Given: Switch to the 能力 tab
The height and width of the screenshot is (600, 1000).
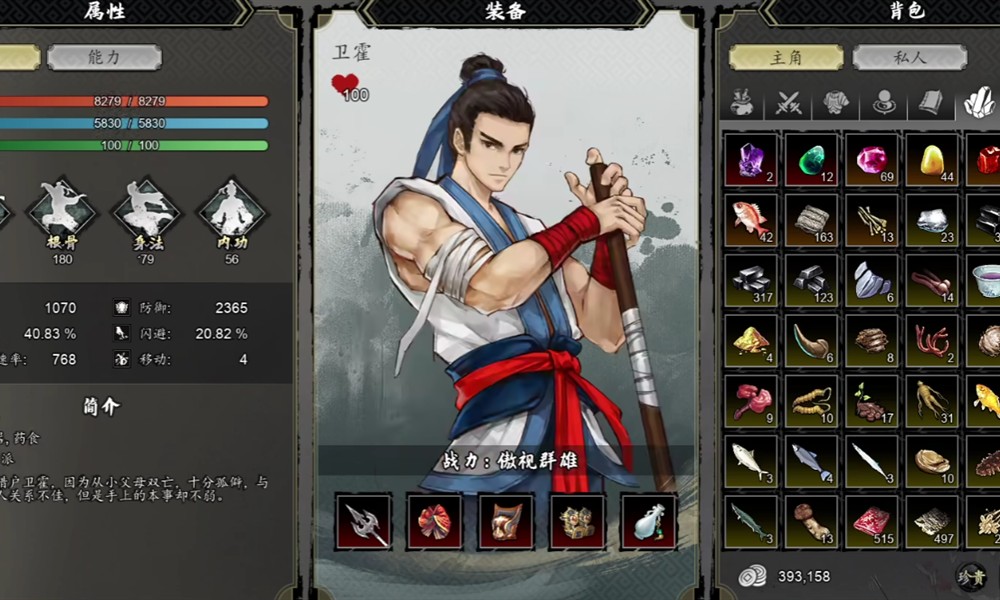Looking at the screenshot, I should (104, 57).
